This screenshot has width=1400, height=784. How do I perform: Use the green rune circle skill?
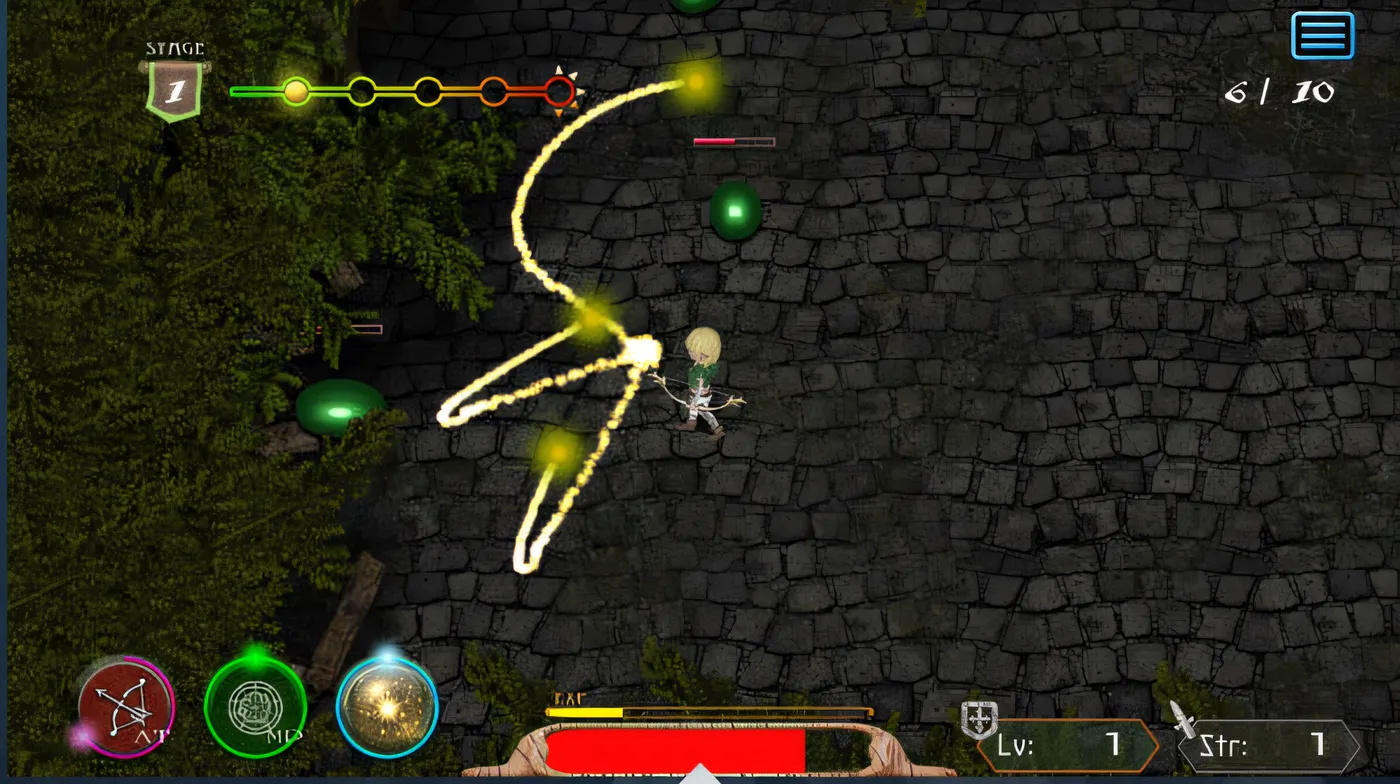255,708
